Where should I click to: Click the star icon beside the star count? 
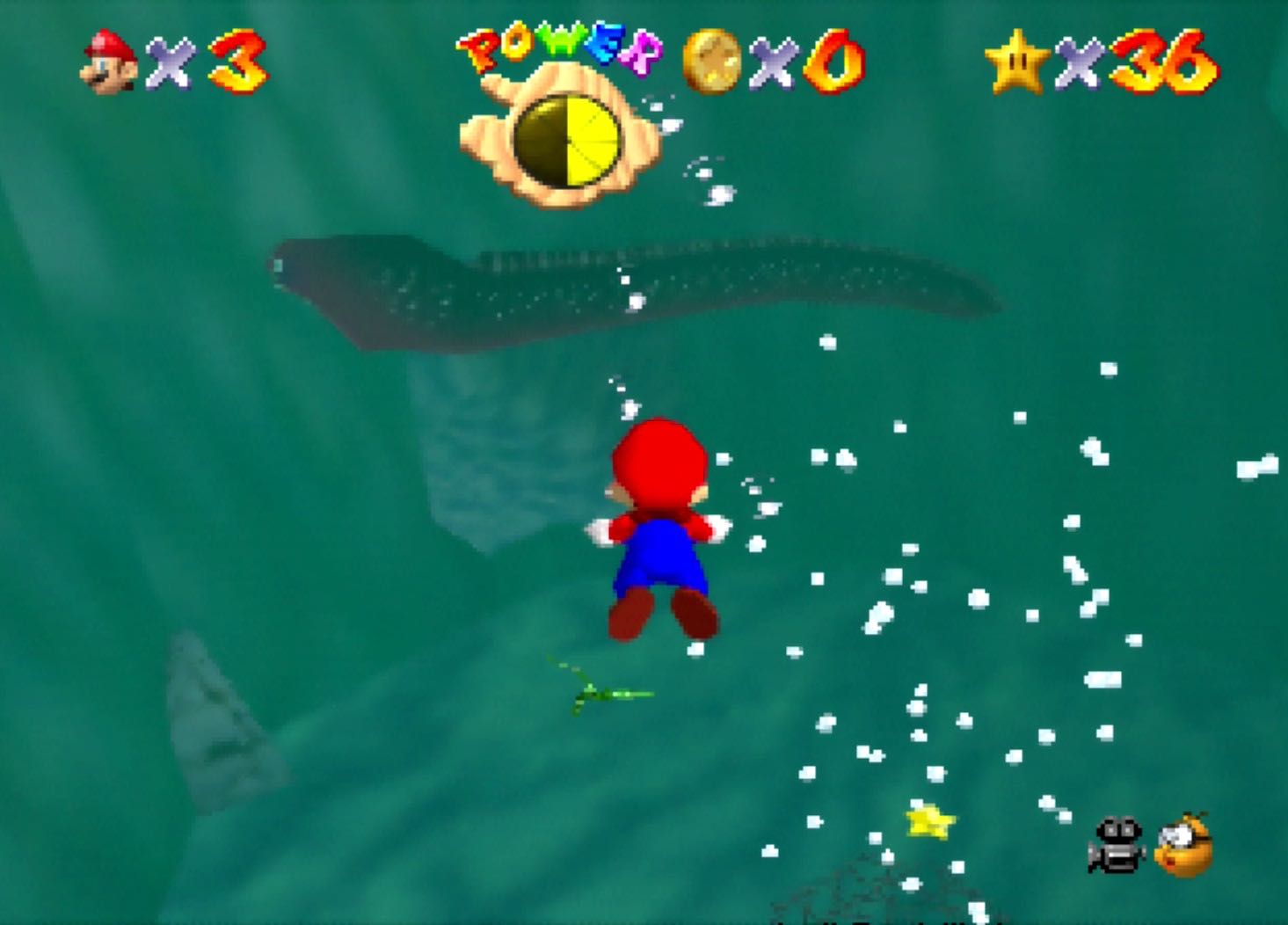point(1017,60)
